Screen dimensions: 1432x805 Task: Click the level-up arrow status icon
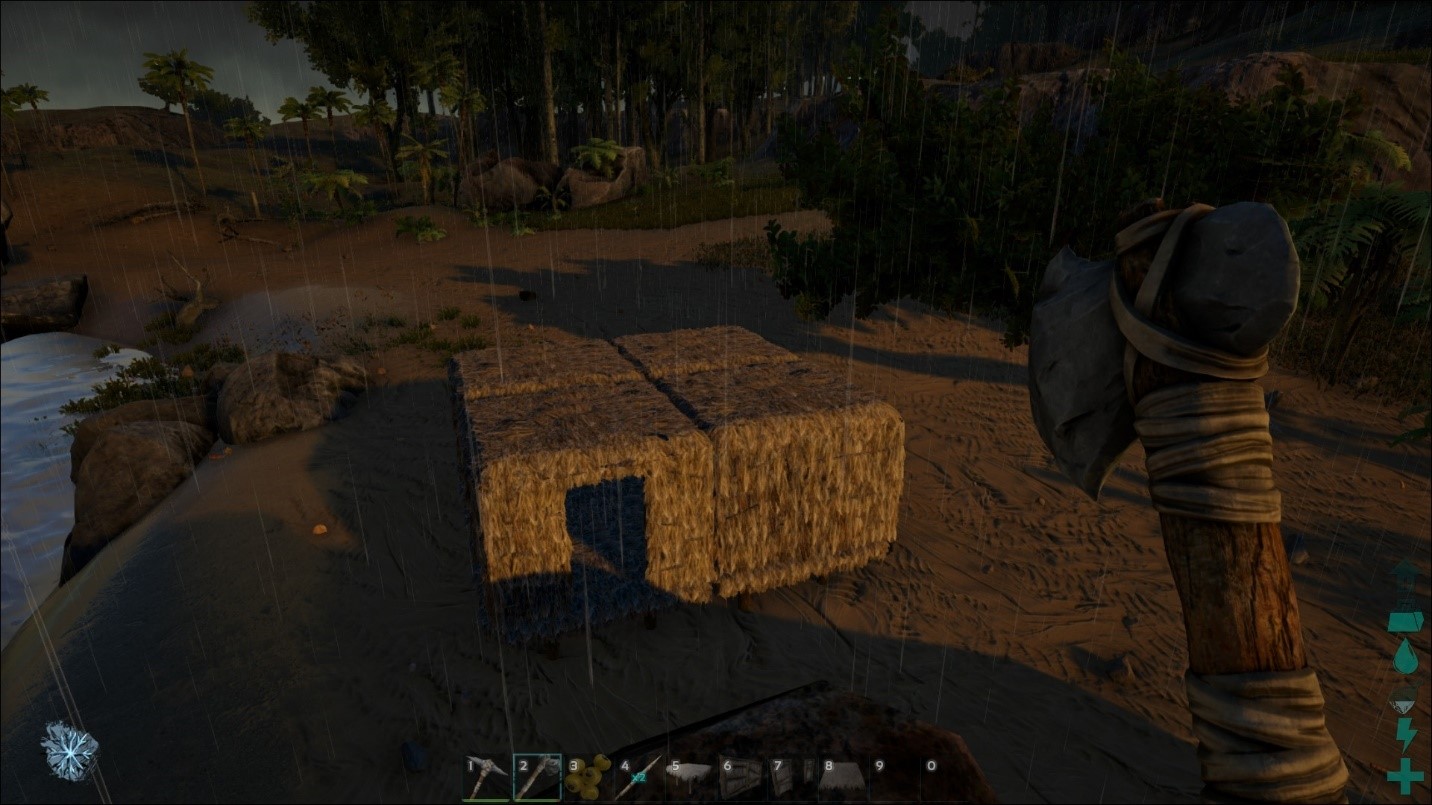(x=1405, y=572)
